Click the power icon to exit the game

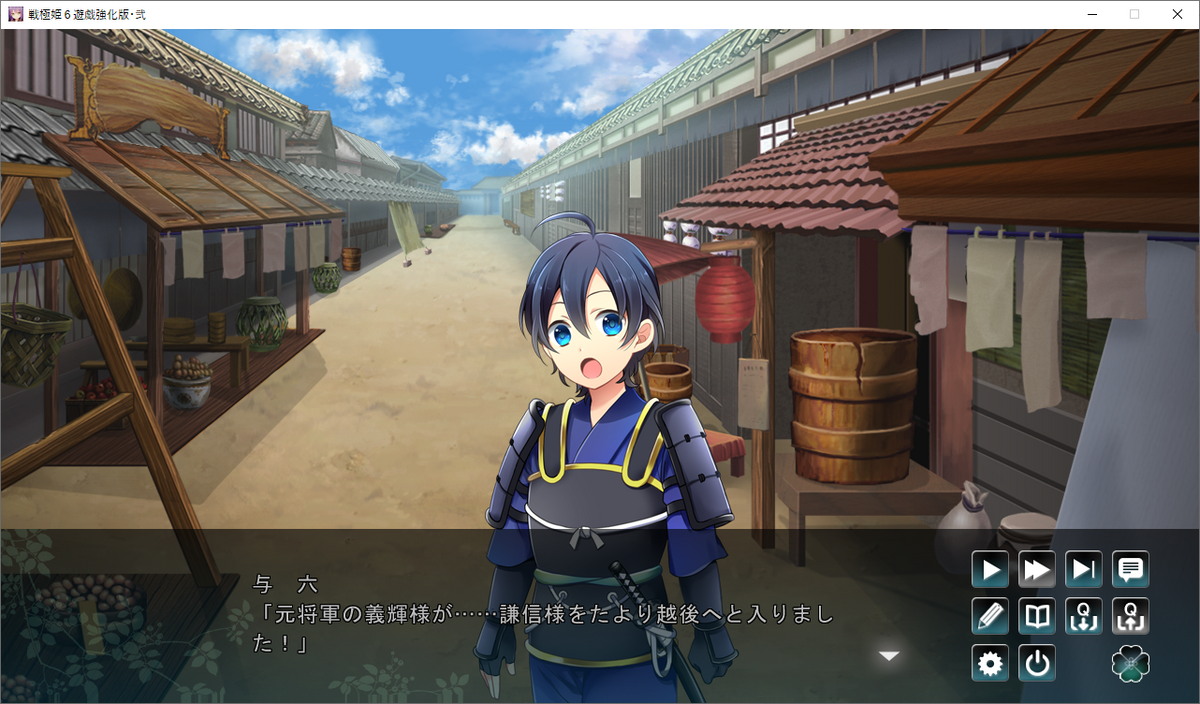coord(1037,663)
